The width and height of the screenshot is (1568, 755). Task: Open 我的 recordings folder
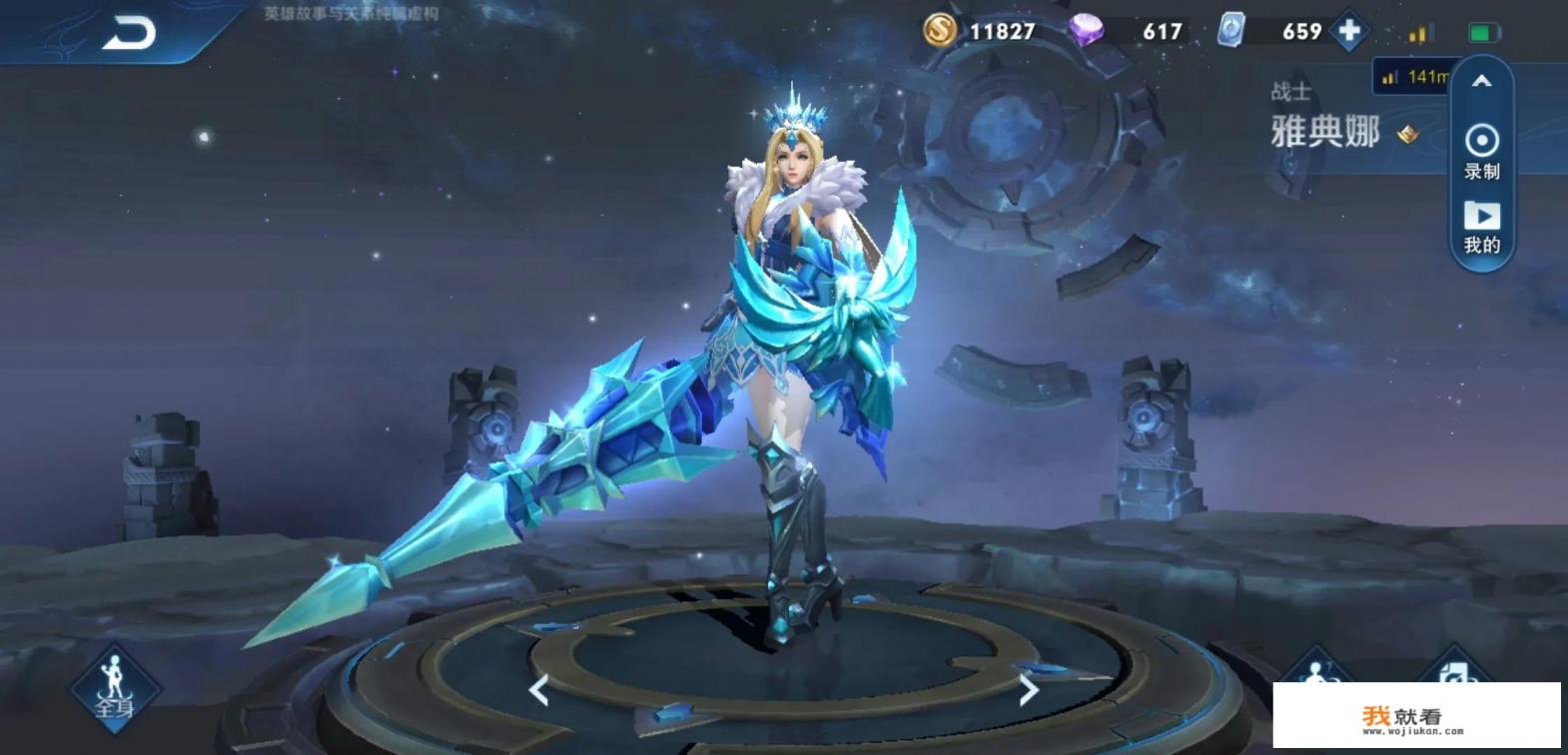[x=1481, y=227]
